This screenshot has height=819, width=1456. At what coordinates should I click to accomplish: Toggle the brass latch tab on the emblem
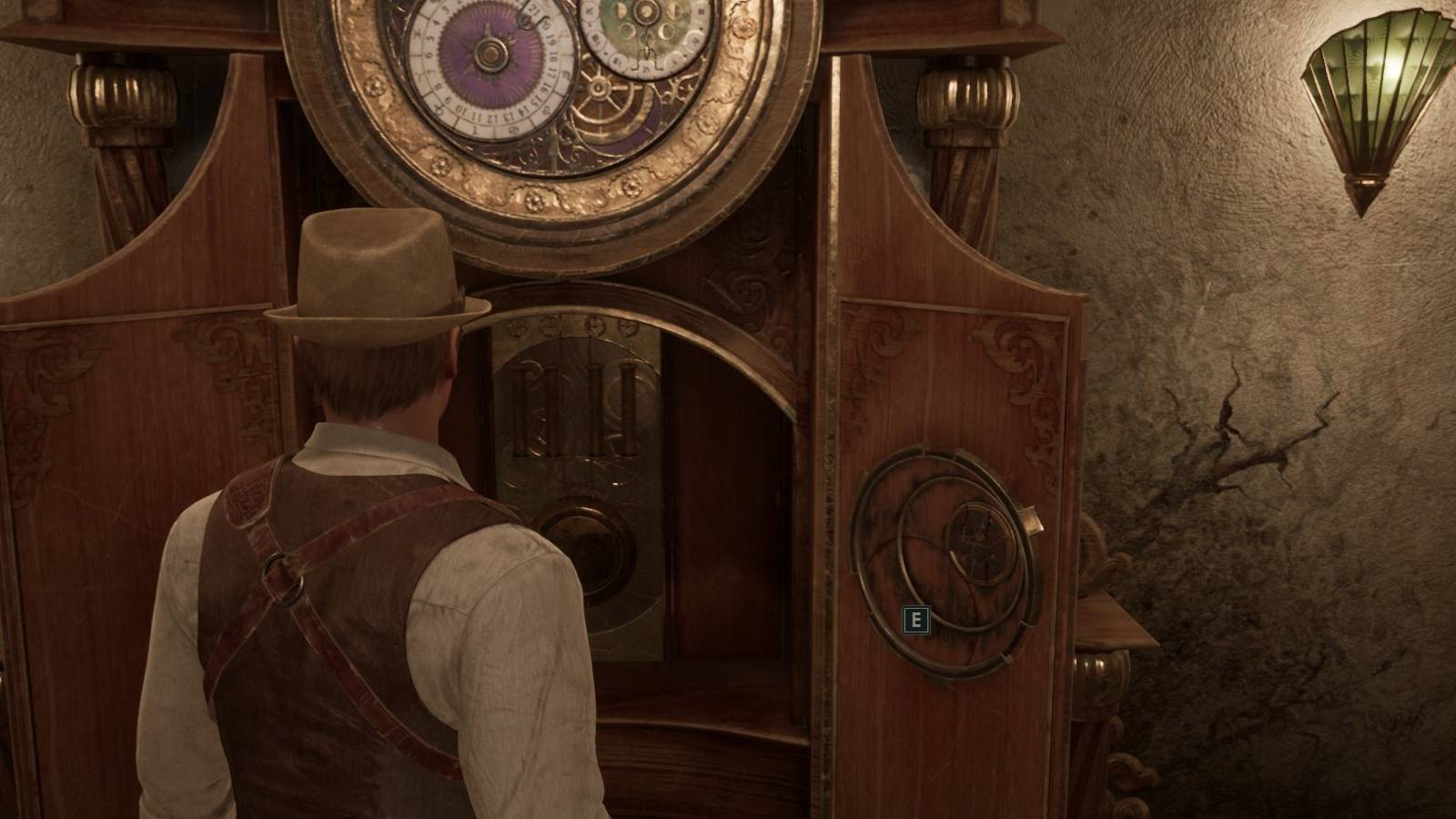(x=1030, y=519)
